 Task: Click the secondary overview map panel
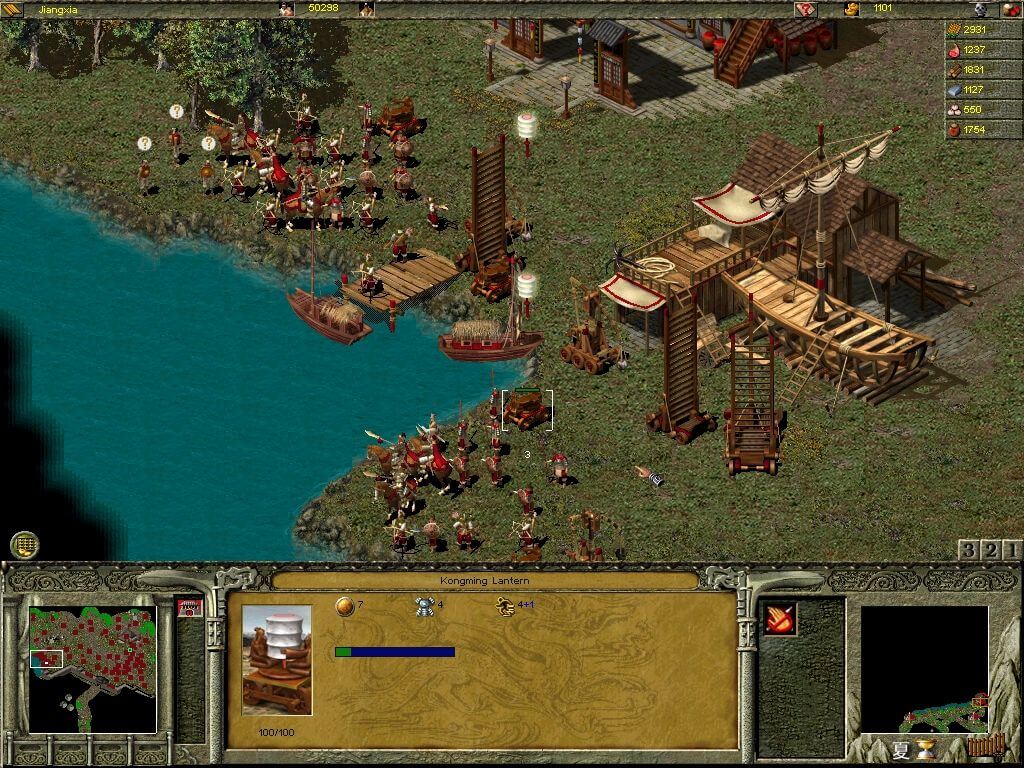click(924, 668)
